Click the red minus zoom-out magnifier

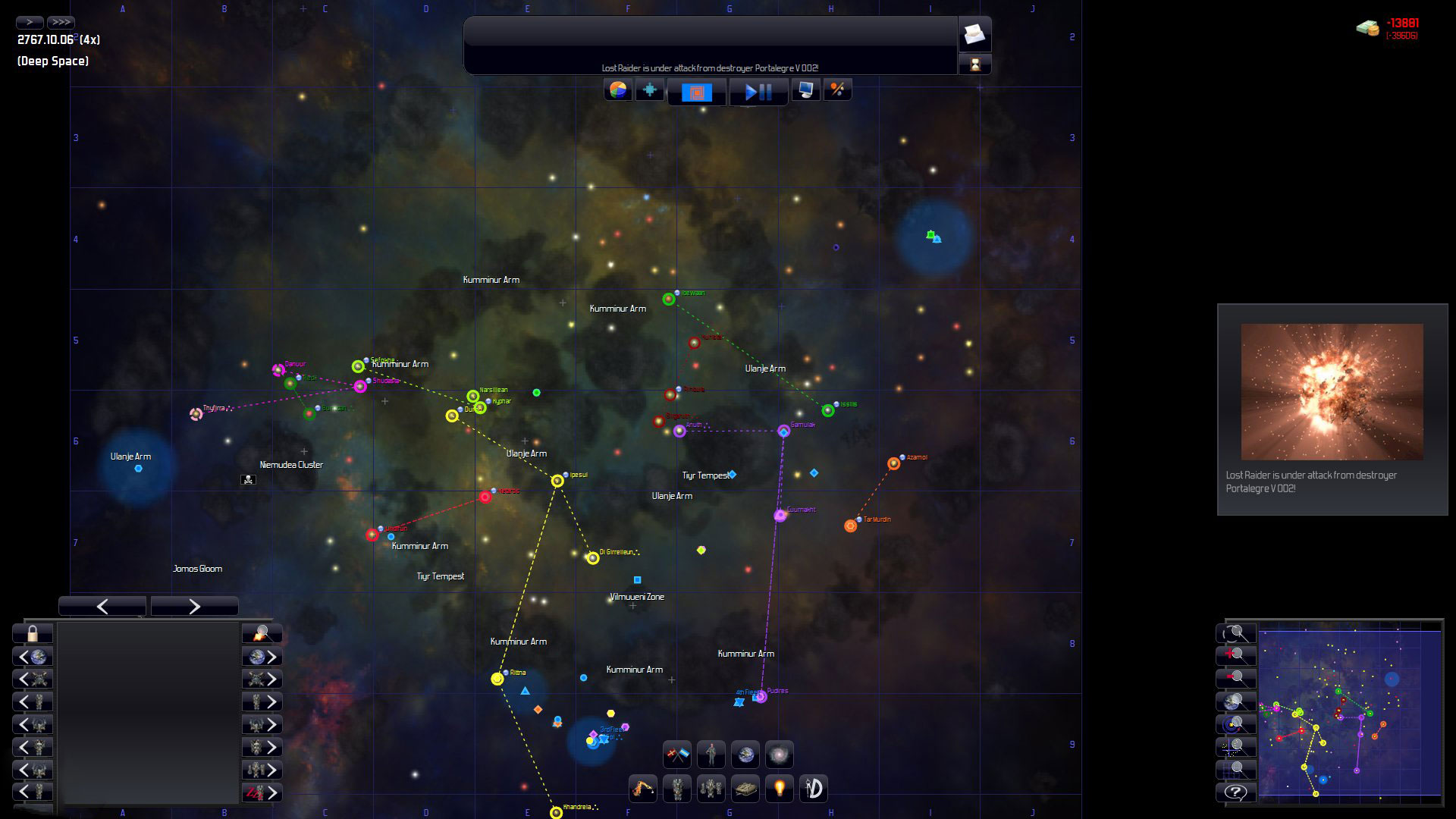tap(1235, 679)
